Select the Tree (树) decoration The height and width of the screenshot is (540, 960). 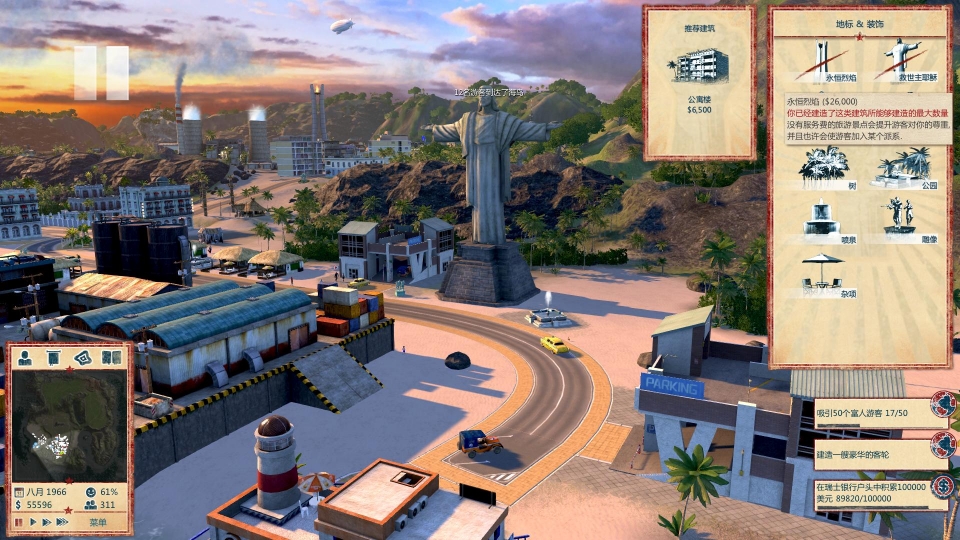(x=822, y=166)
